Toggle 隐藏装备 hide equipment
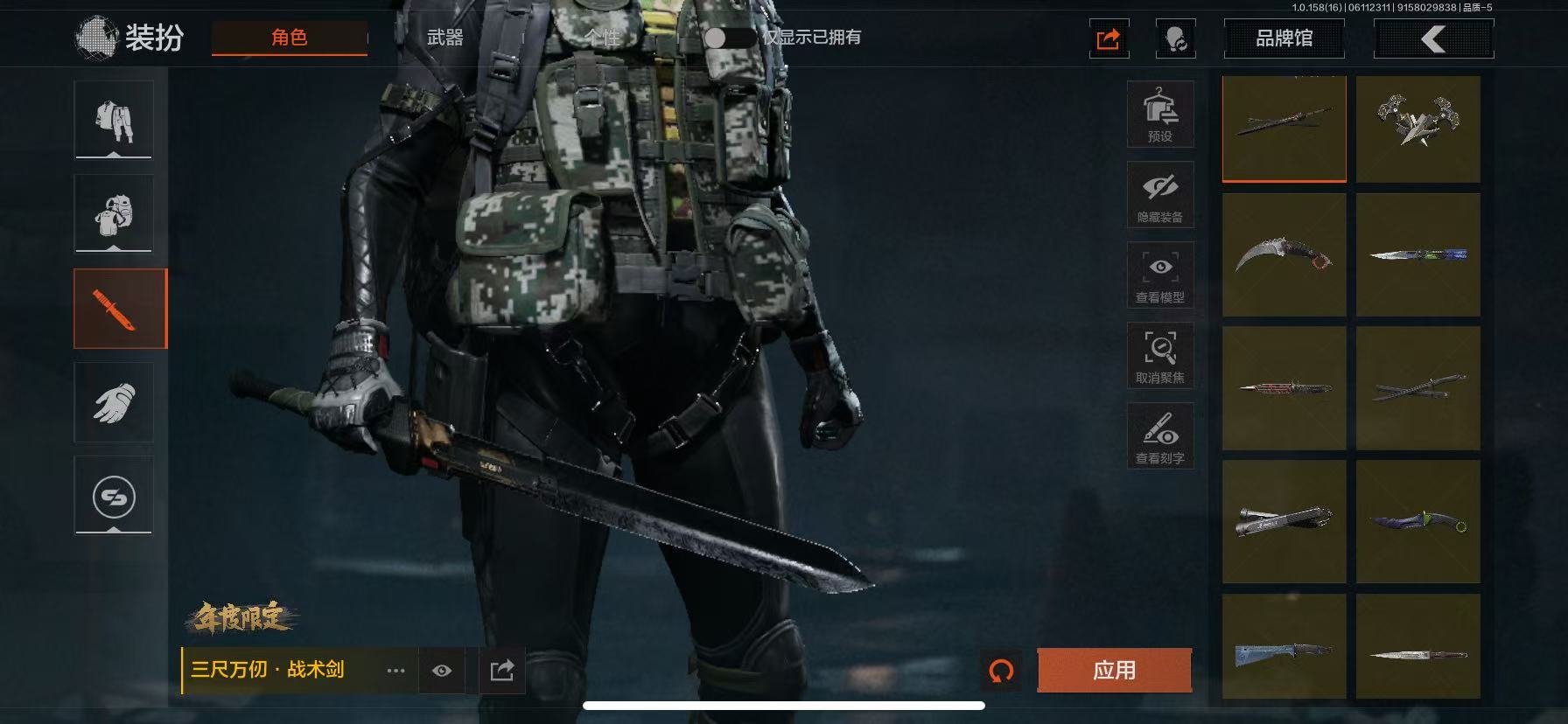 (1160, 195)
